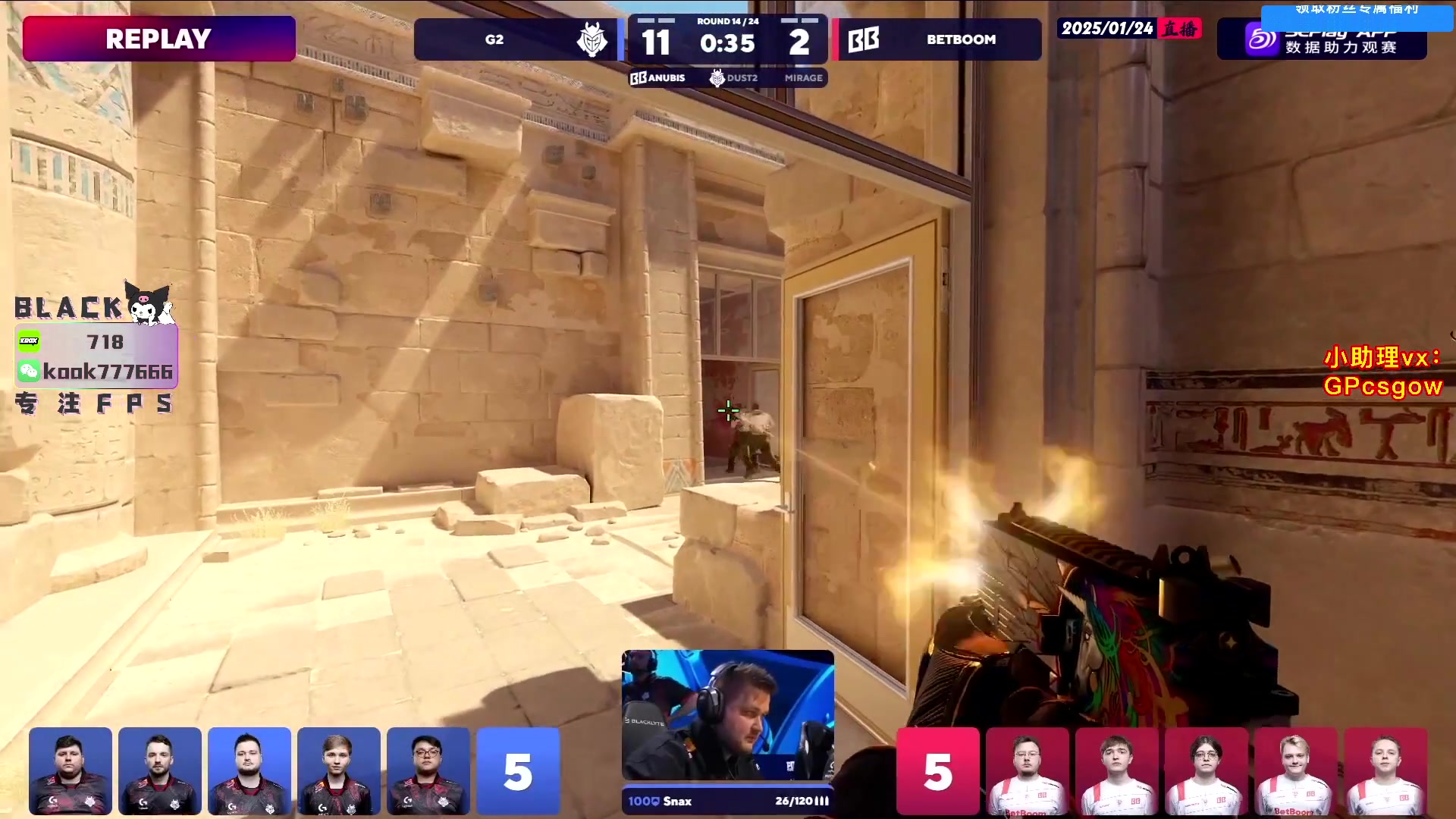Click the REPLAY banner
The image size is (1456, 819).
coord(159,39)
